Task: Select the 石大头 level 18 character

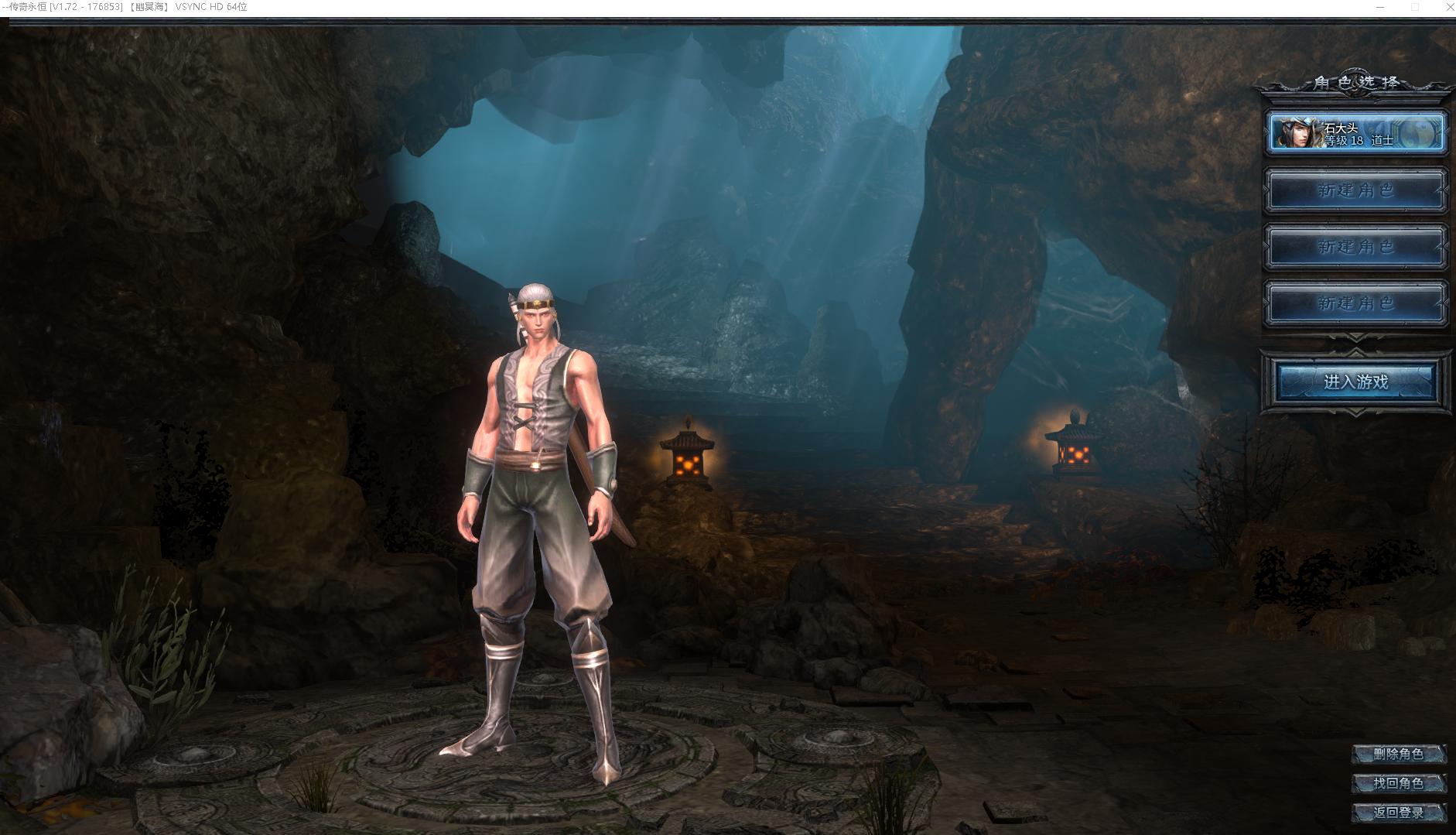Action: point(1356,133)
